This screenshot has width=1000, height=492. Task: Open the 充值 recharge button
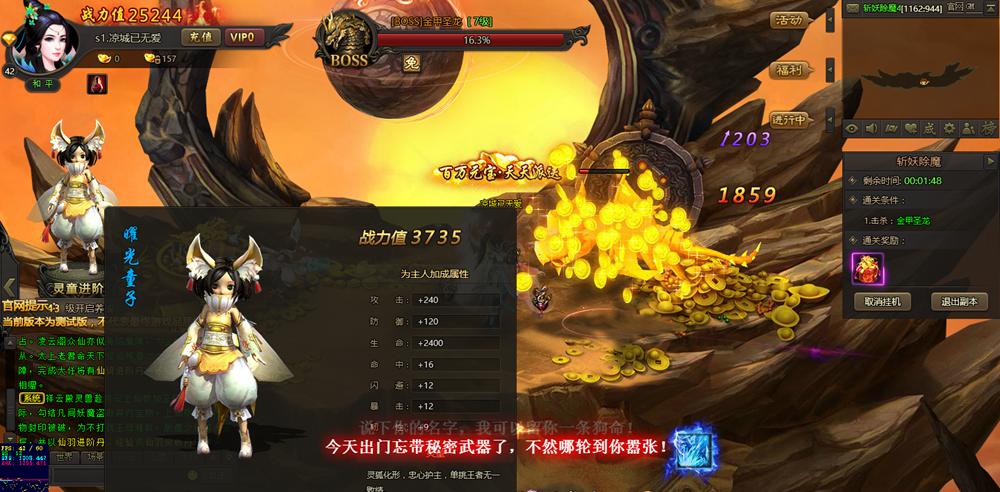tap(202, 37)
